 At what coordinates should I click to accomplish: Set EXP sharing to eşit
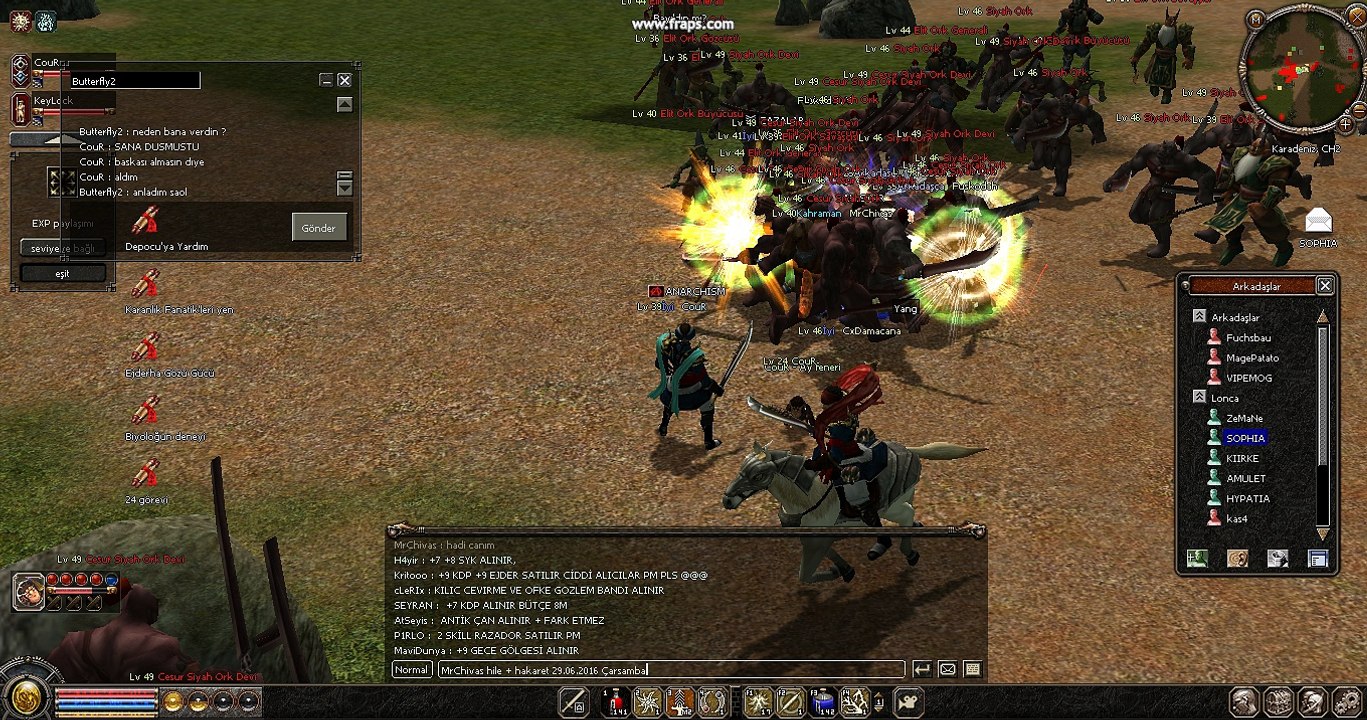point(62,273)
